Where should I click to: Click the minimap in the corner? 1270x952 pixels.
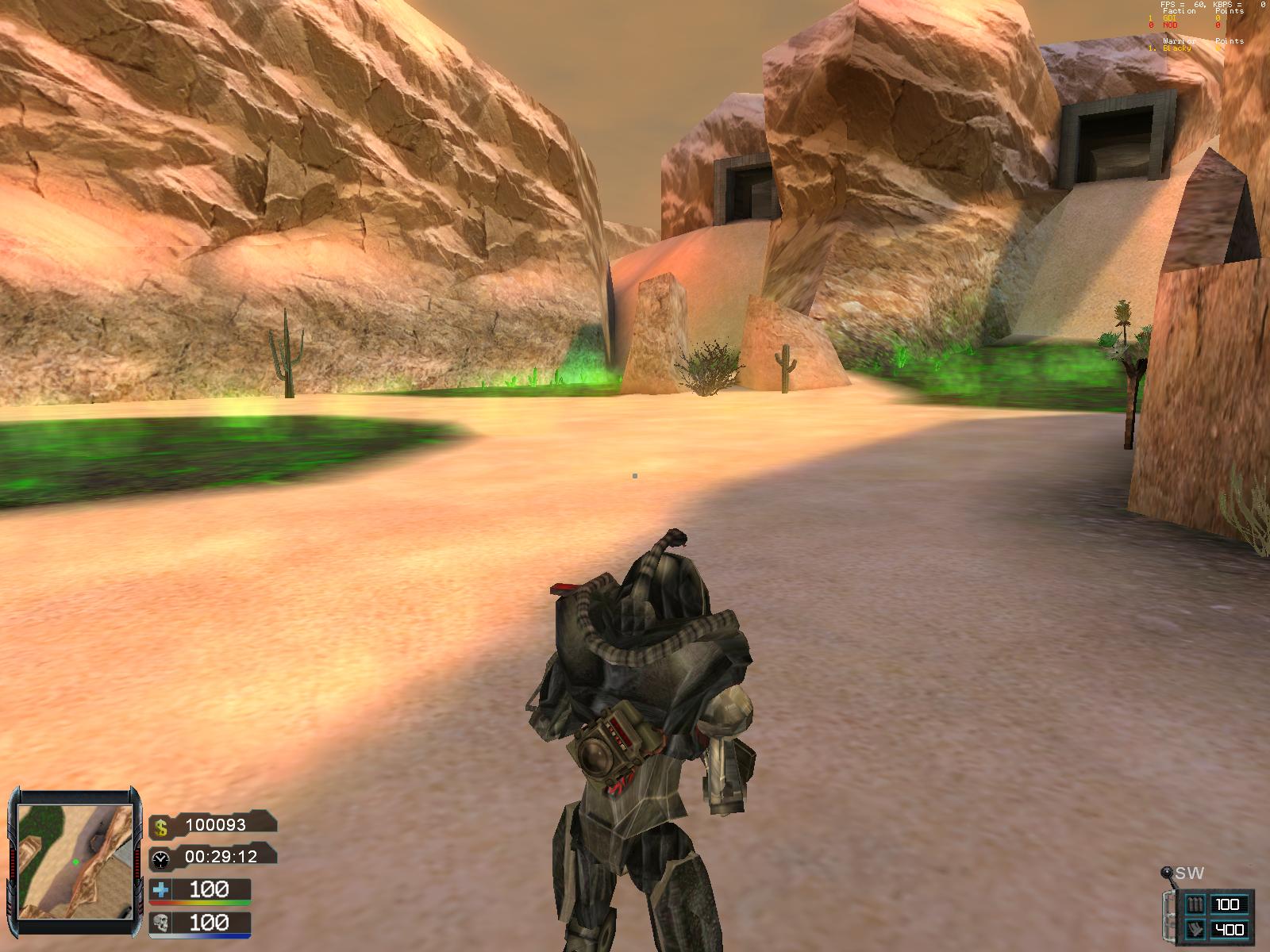point(75,861)
